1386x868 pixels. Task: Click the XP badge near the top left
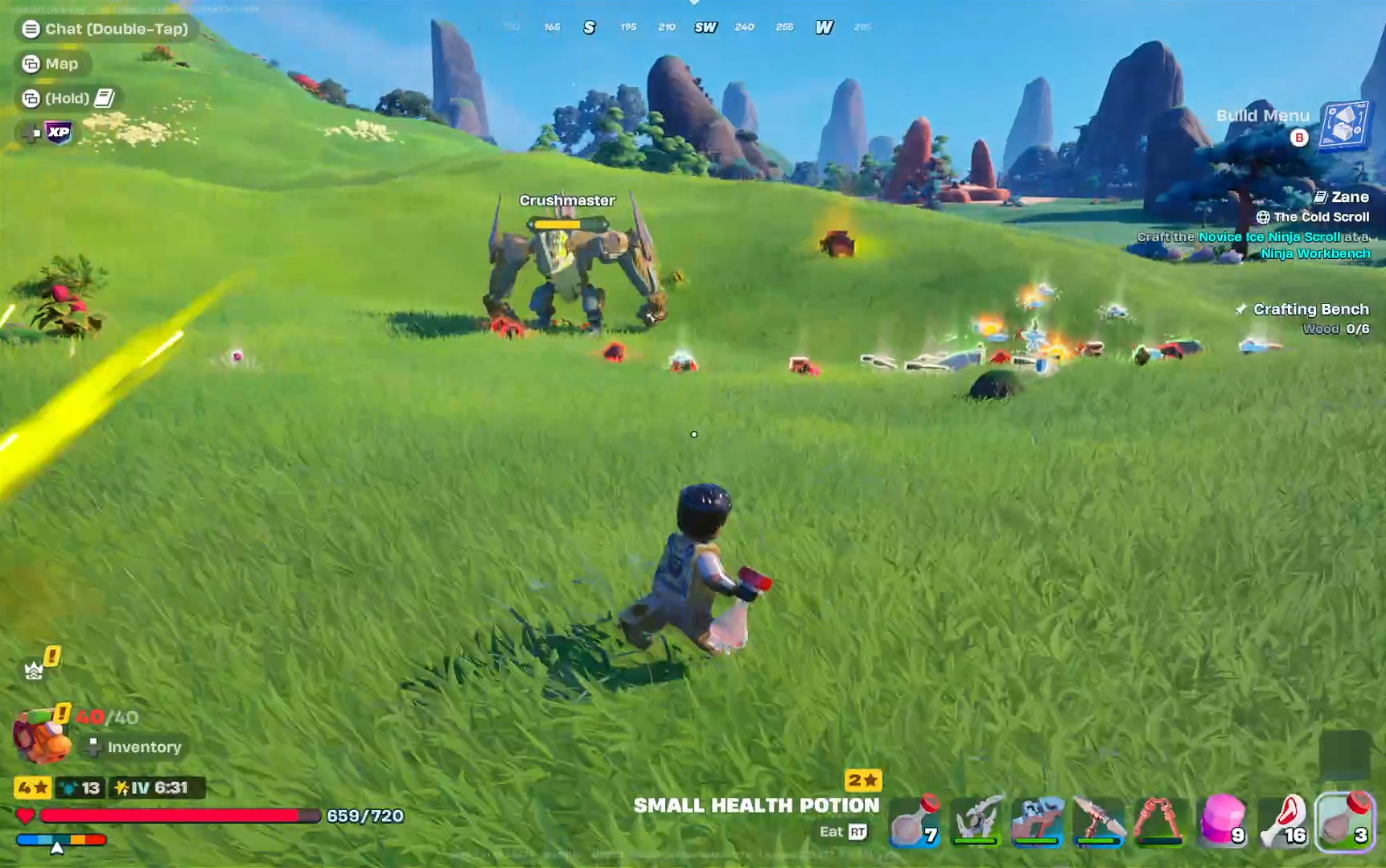pos(56,131)
